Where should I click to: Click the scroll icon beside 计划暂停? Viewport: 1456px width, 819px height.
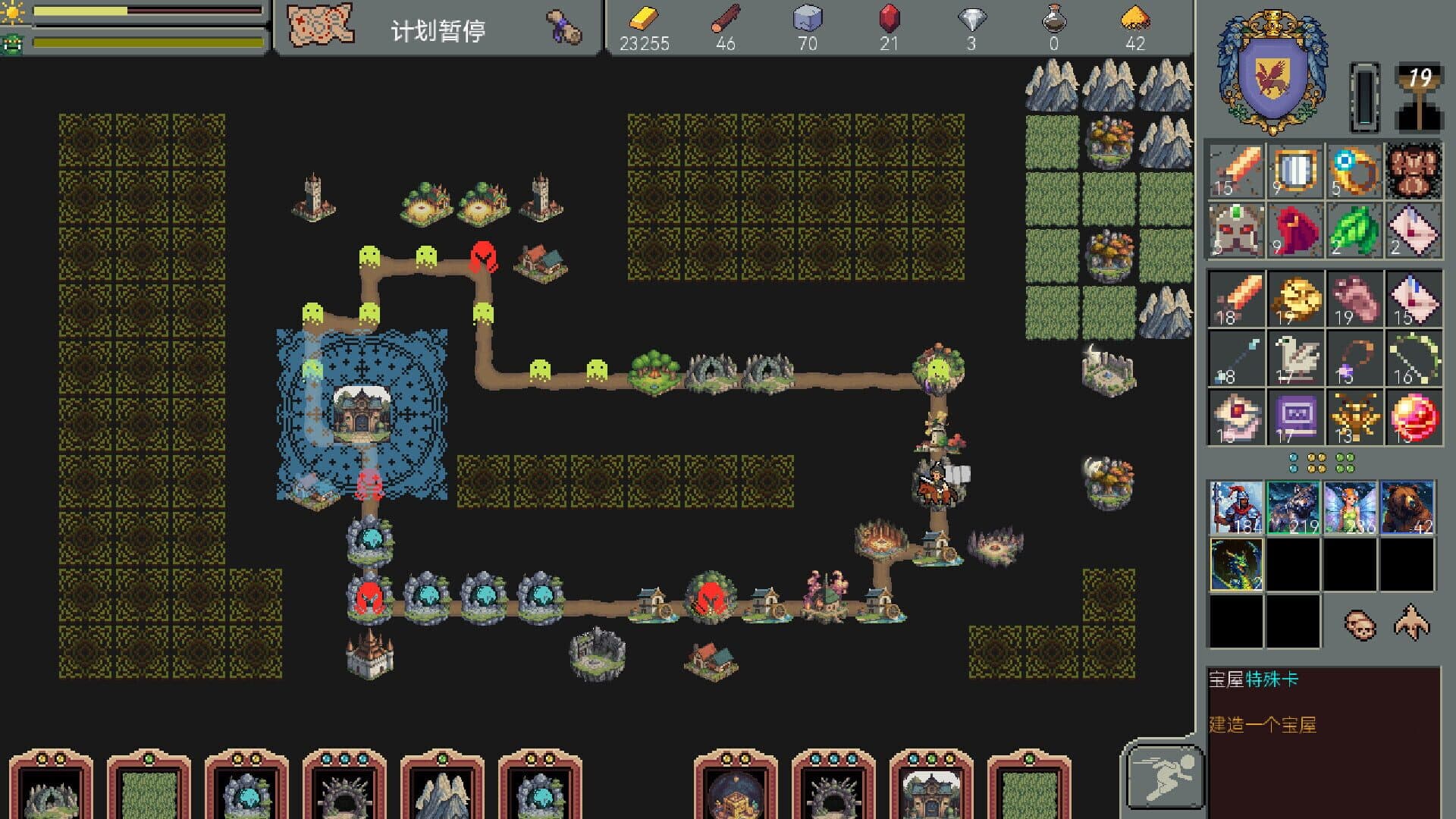coord(564,28)
